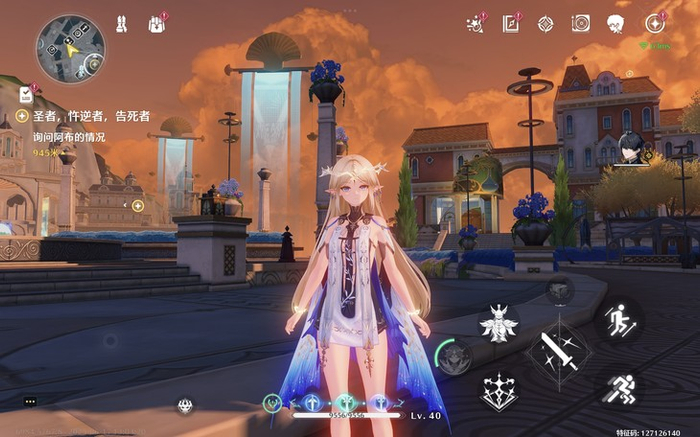Open the circled star icon
The width and height of the screenshot is (700, 437).
(x=654, y=22)
